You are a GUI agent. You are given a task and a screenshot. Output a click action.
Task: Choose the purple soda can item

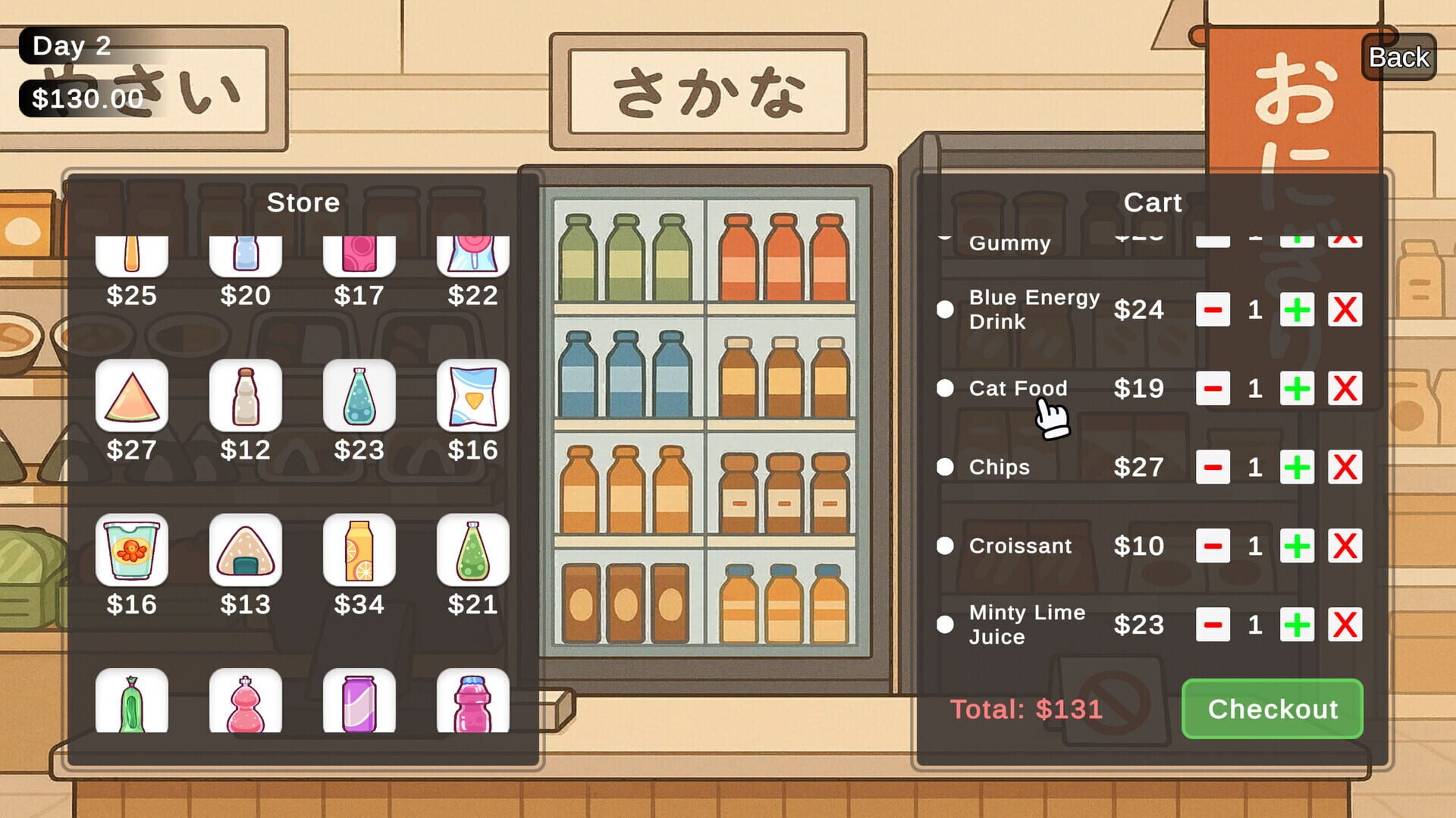[359, 702]
